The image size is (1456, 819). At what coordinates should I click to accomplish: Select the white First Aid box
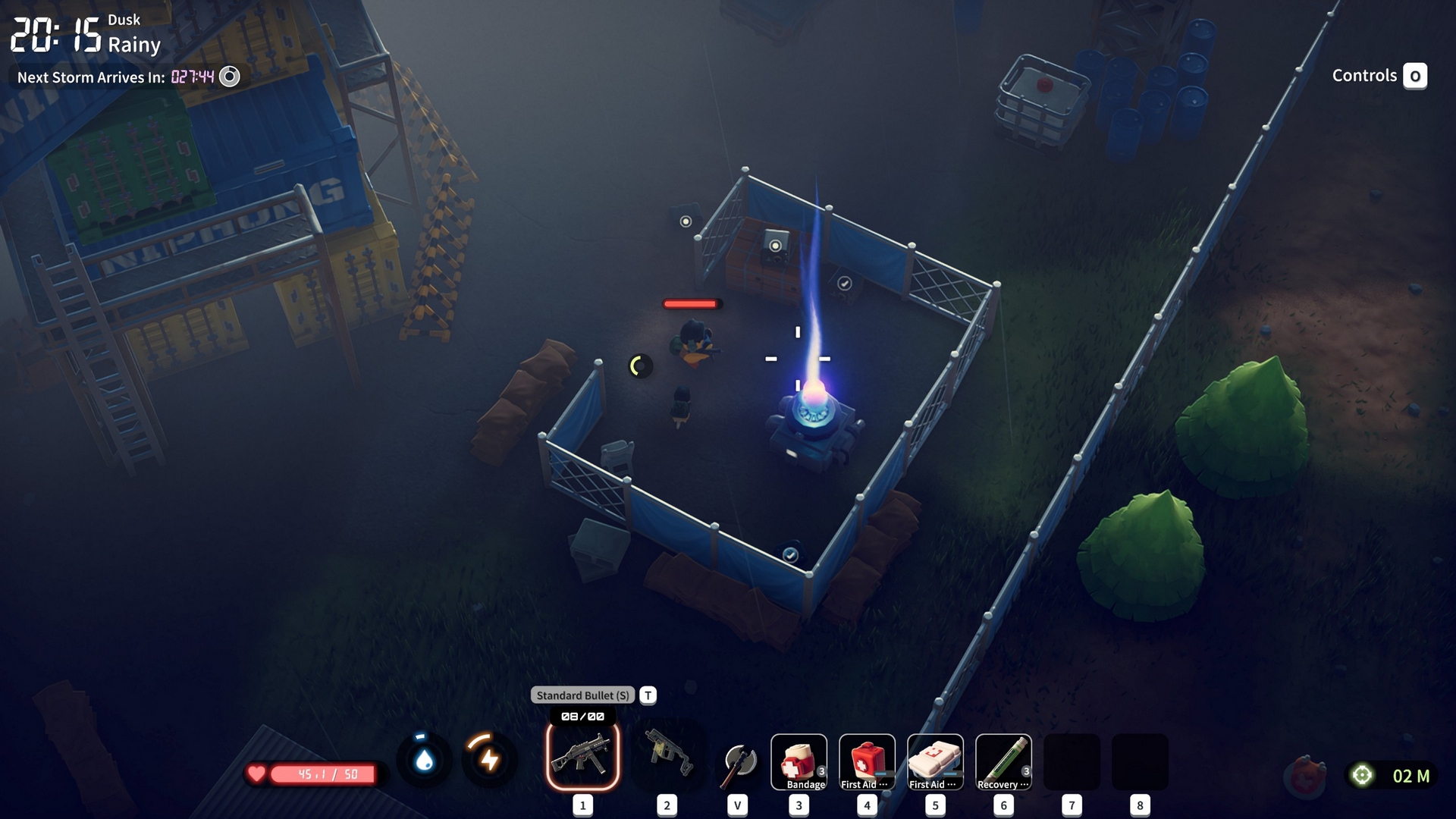(x=935, y=761)
